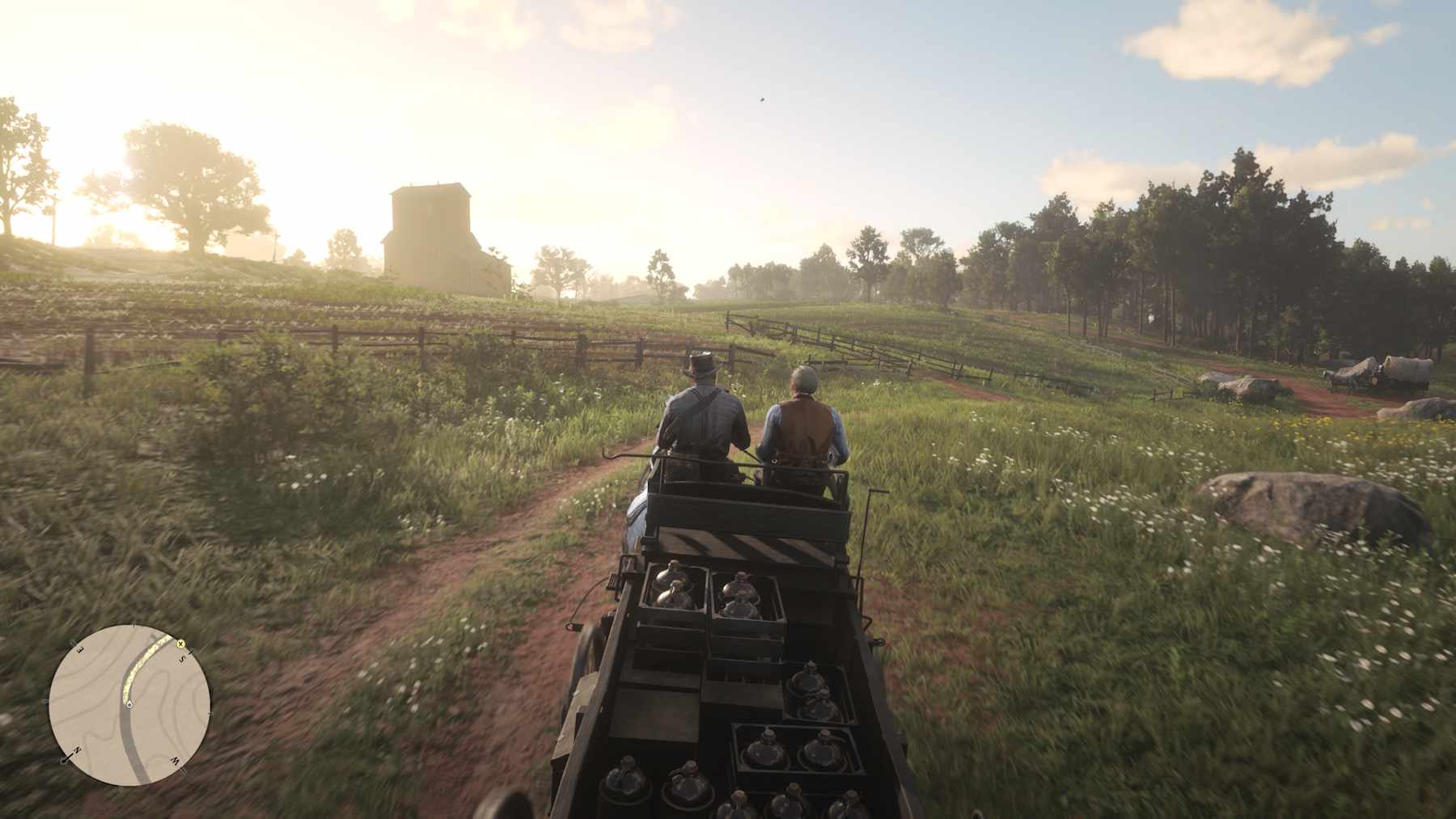The width and height of the screenshot is (1456, 819).
Task: Select the white player arrow on the minimap
Action: (x=129, y=704)
